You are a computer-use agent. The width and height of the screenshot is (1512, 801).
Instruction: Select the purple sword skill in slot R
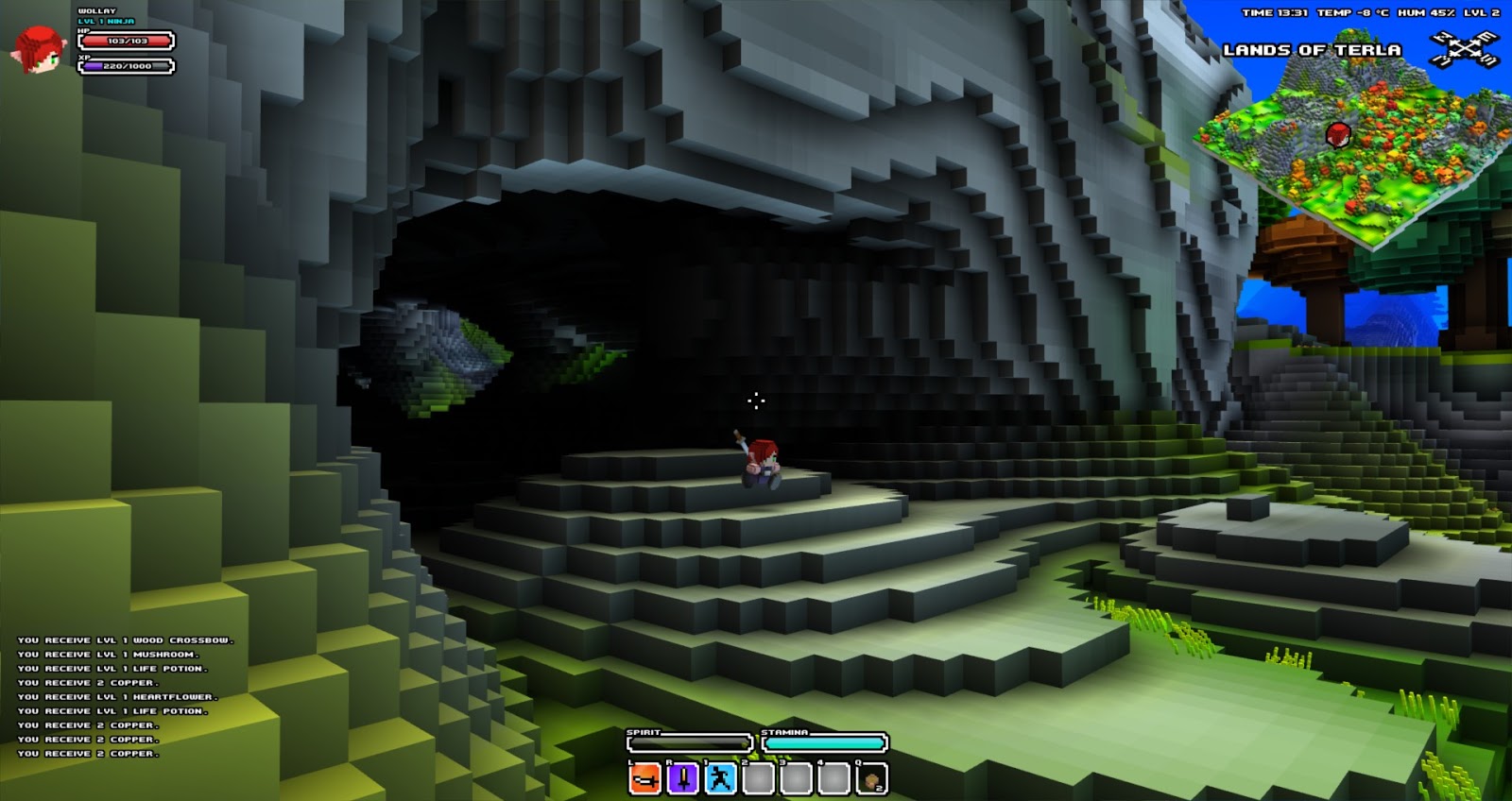[x=682, y=779]
